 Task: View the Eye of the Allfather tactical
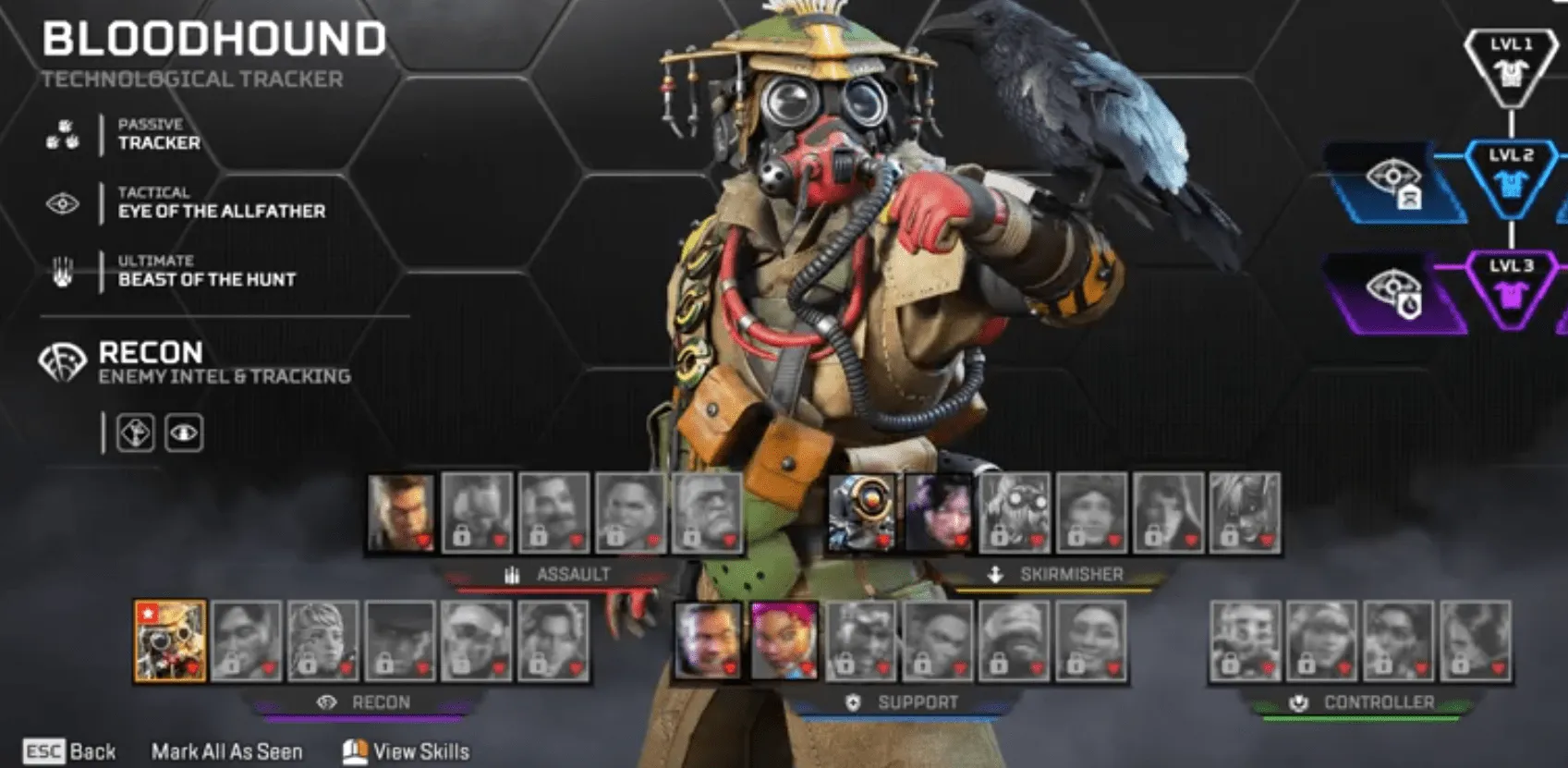point(221,203)
